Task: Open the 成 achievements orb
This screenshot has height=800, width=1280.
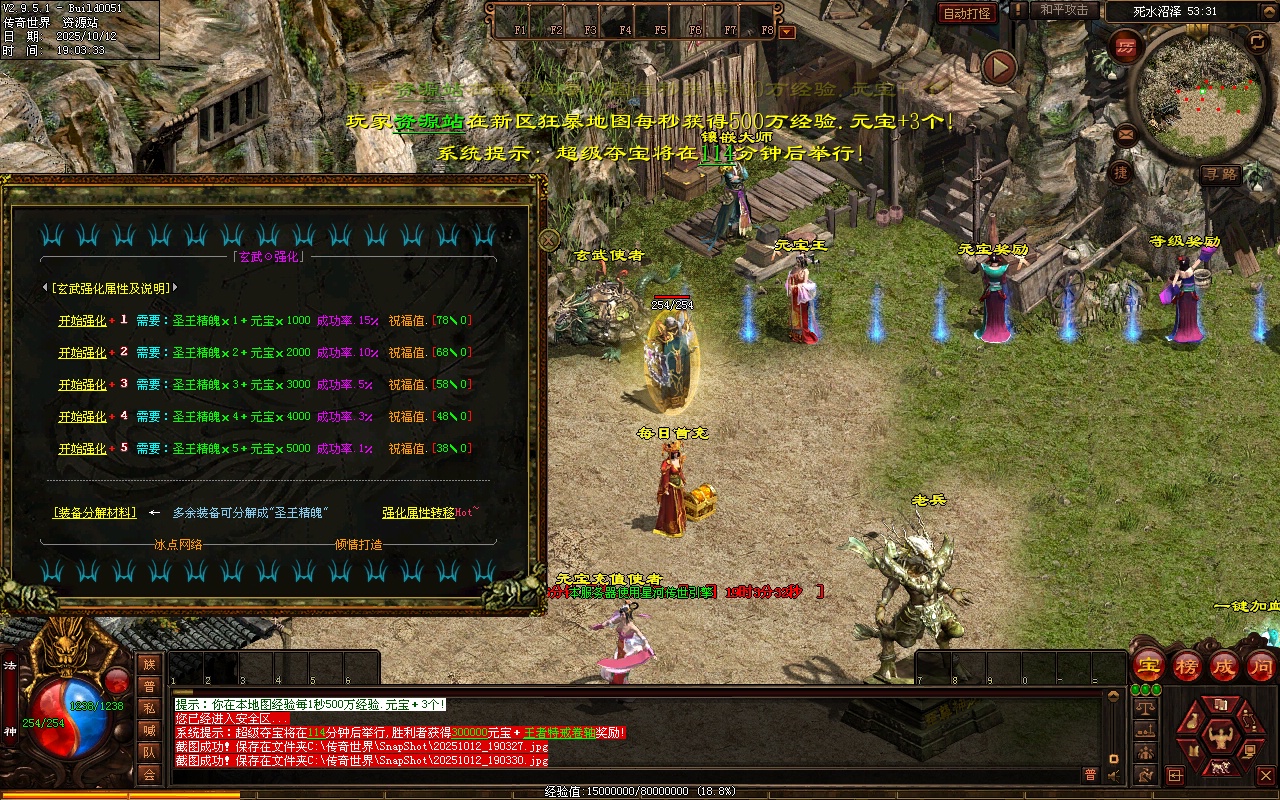Action: [x=1225, y=666]
